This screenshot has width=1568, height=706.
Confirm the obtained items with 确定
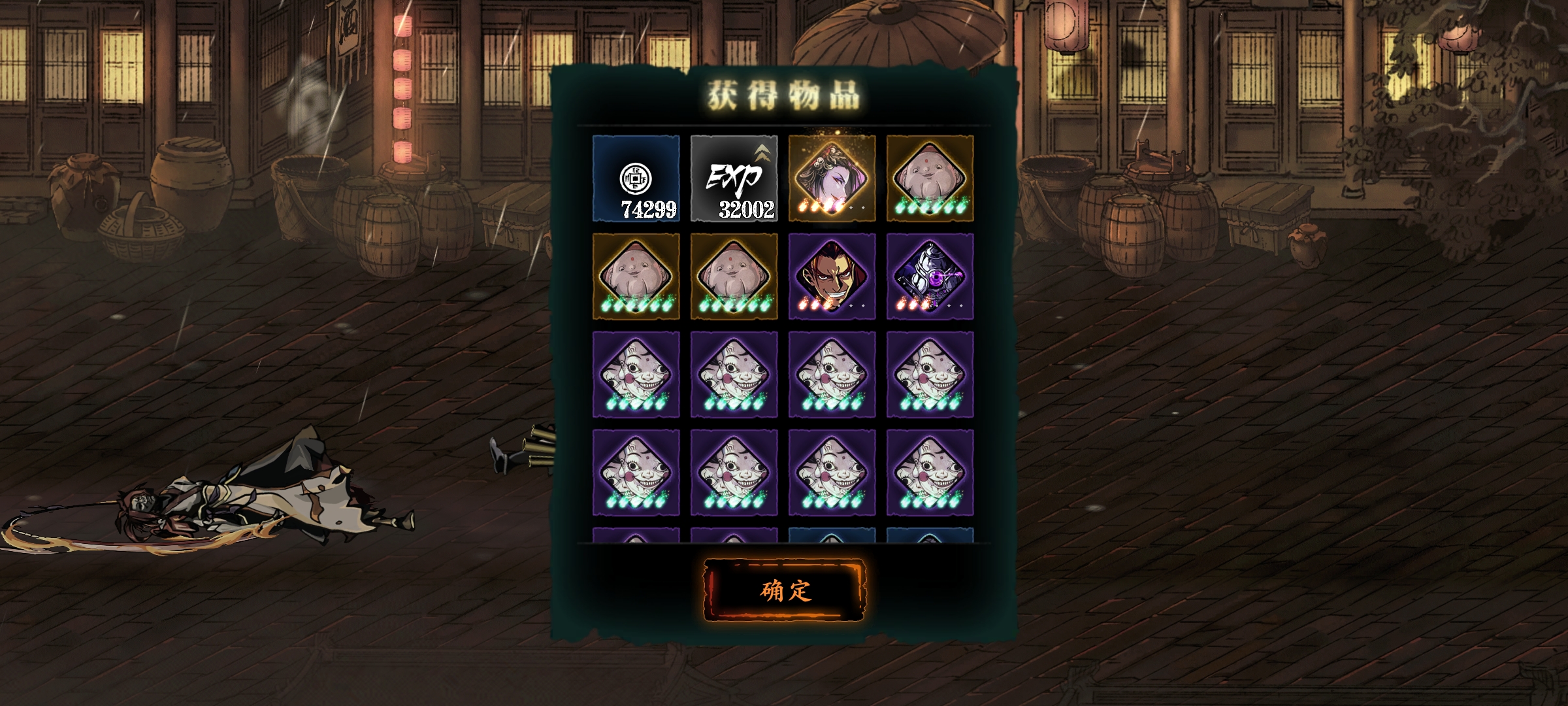coord(784,590)
